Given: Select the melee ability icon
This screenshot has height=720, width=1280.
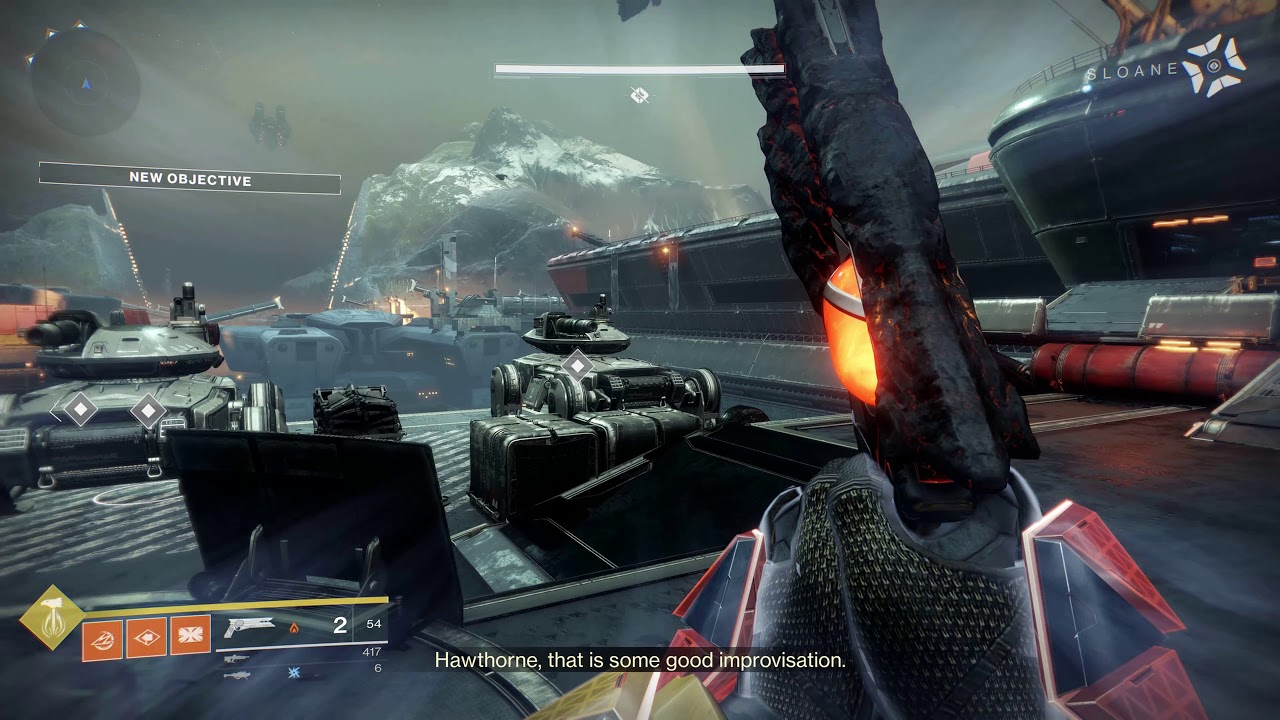Looking at the screenshot, I should (147, 637).
